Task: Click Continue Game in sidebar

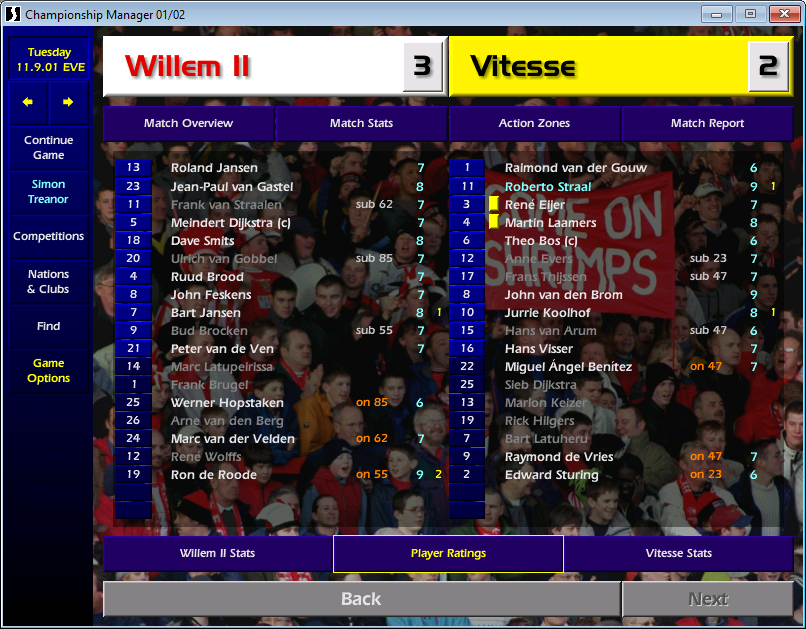Action: pyautogui.click(x=48, y=148)
